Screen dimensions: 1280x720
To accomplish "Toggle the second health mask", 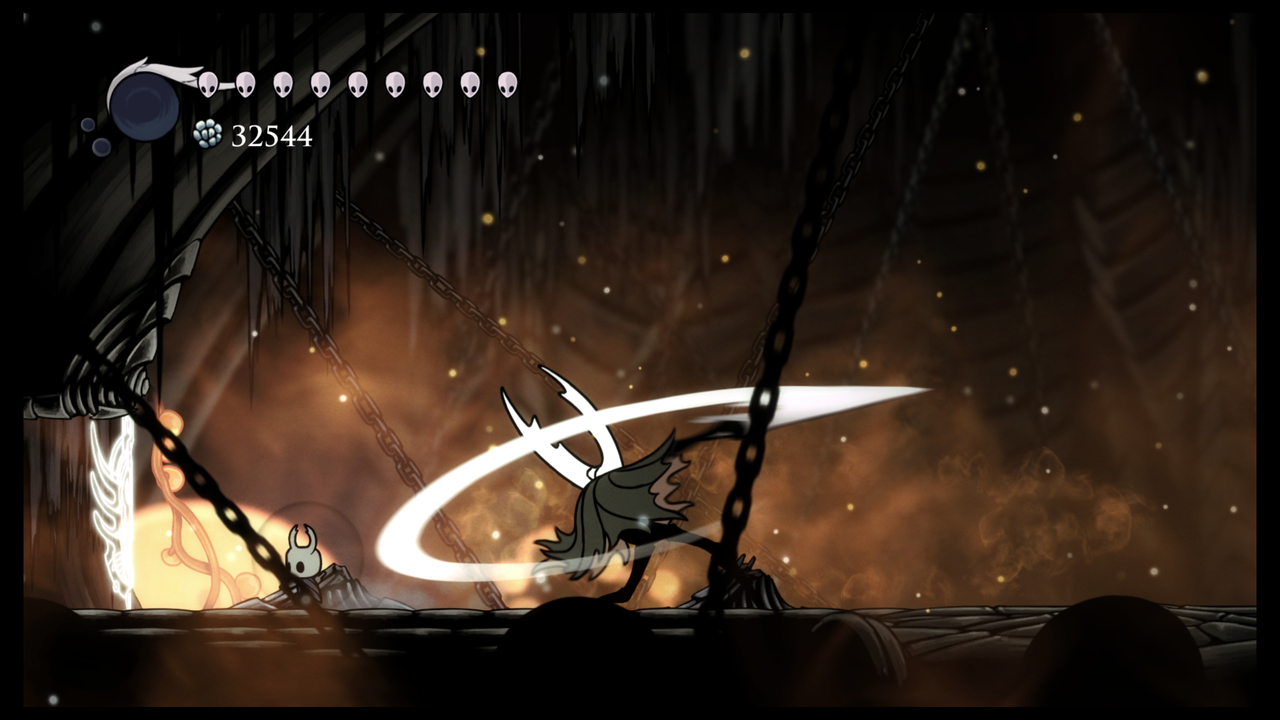I will point(245,85).
